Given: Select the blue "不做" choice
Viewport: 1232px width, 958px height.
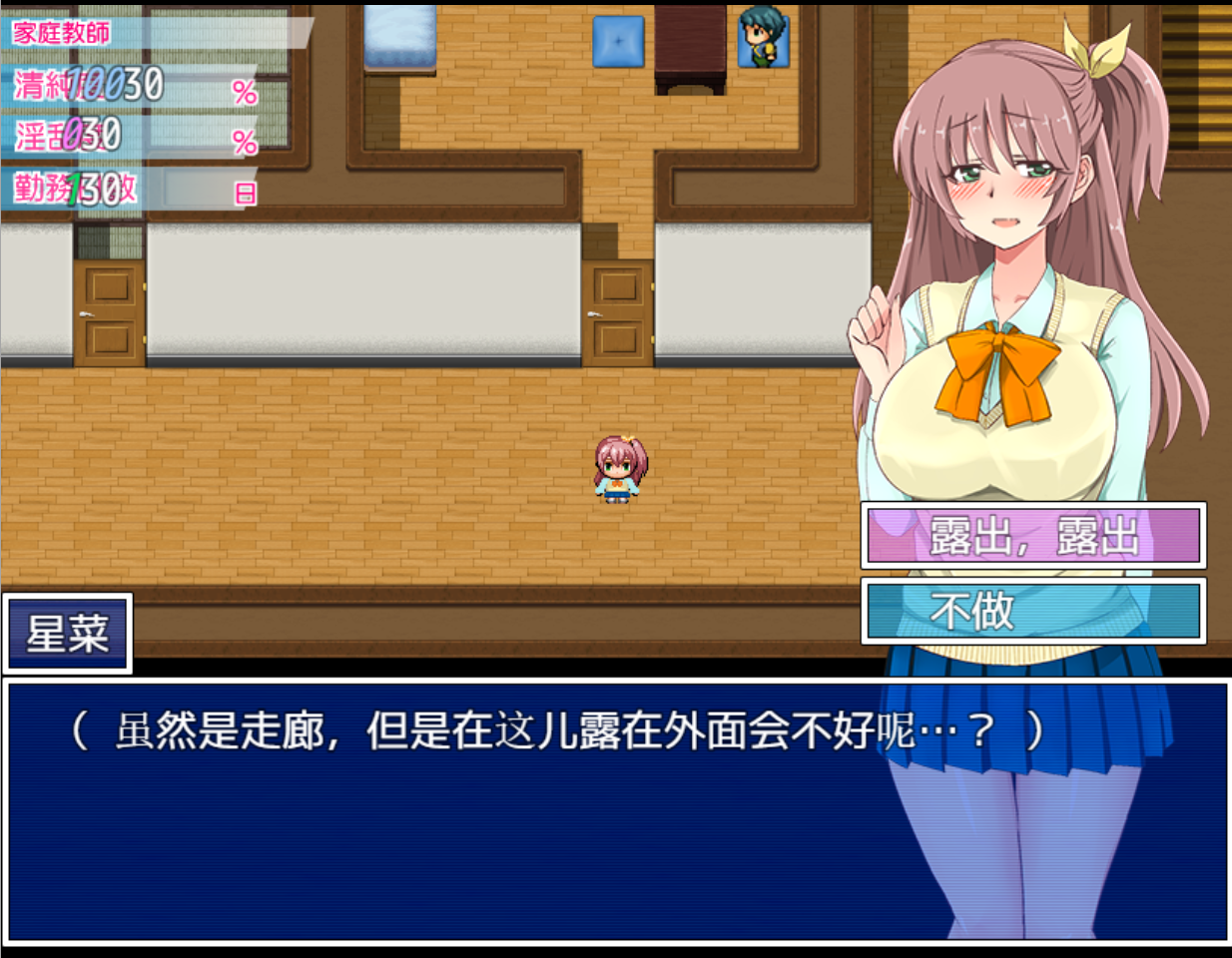Looking at the screenshot, I should 1033,611.
